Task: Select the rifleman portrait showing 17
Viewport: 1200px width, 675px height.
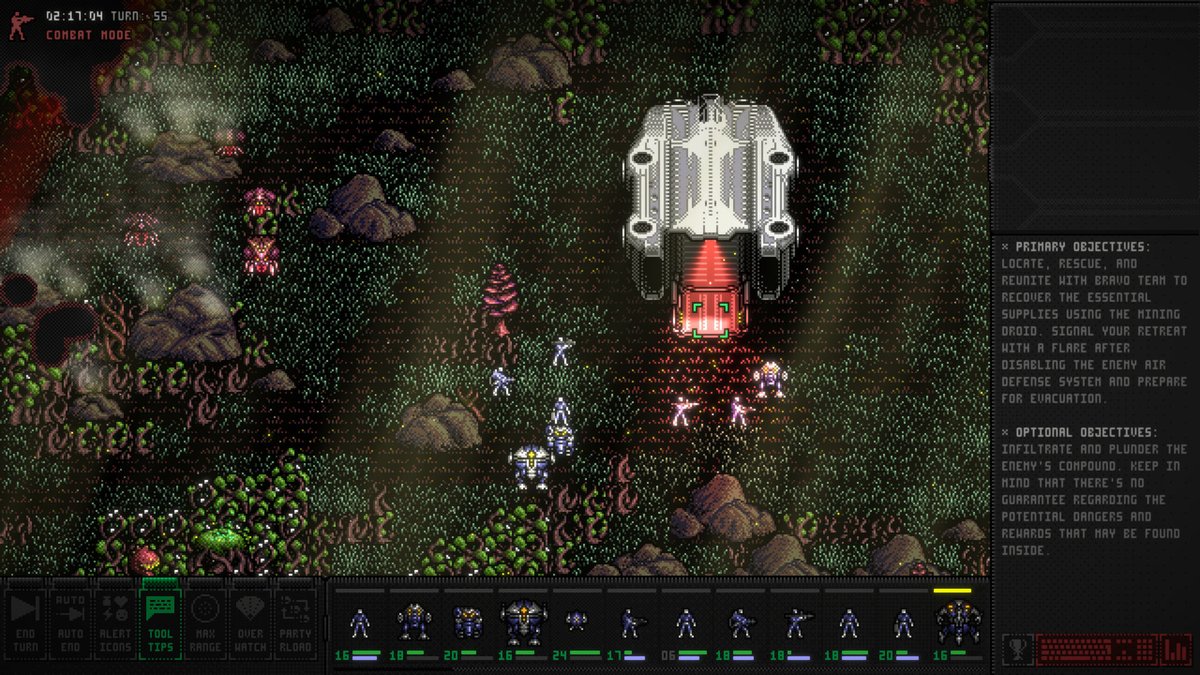Action: (630, 624)
